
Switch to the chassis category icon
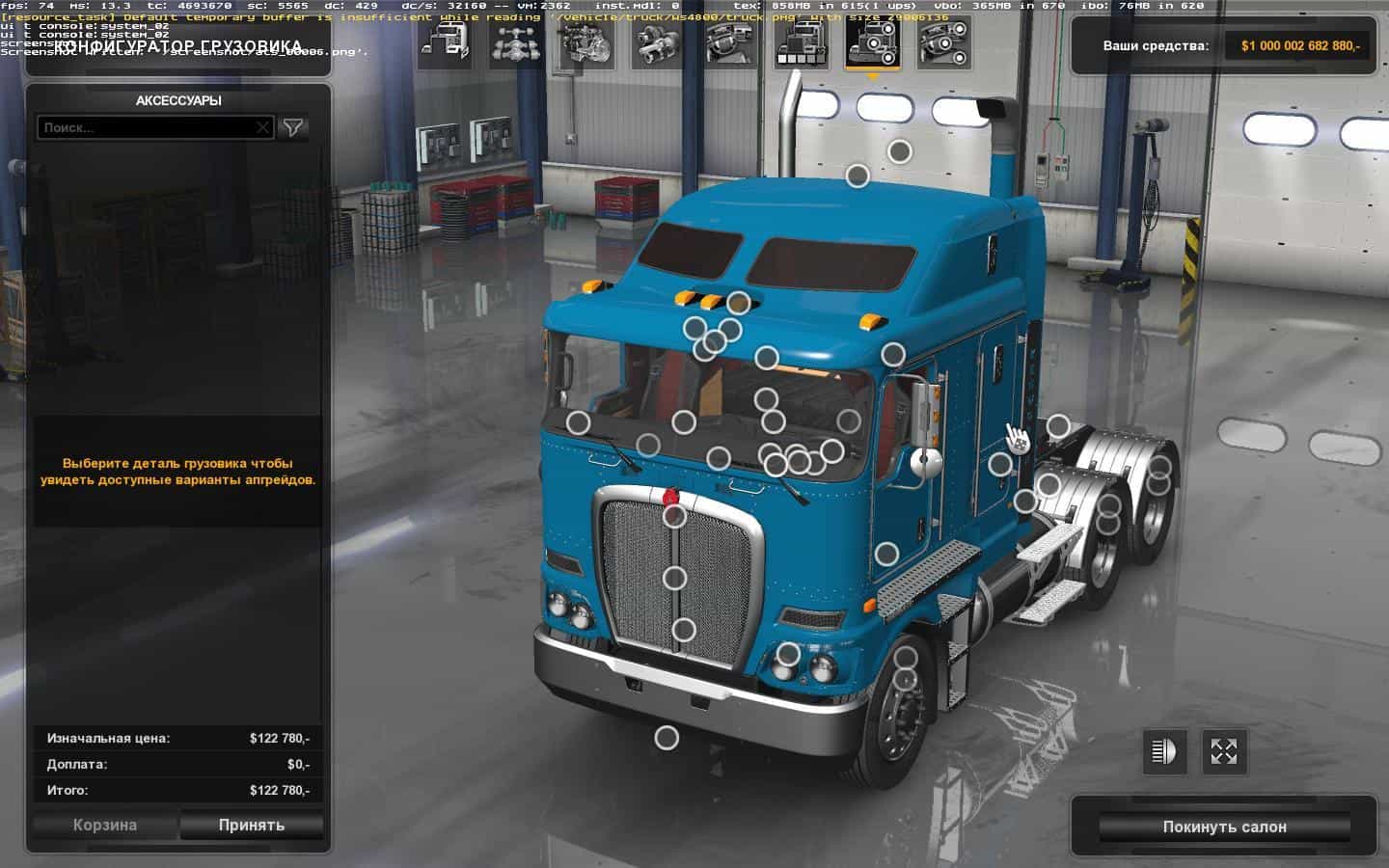[516, 43]
